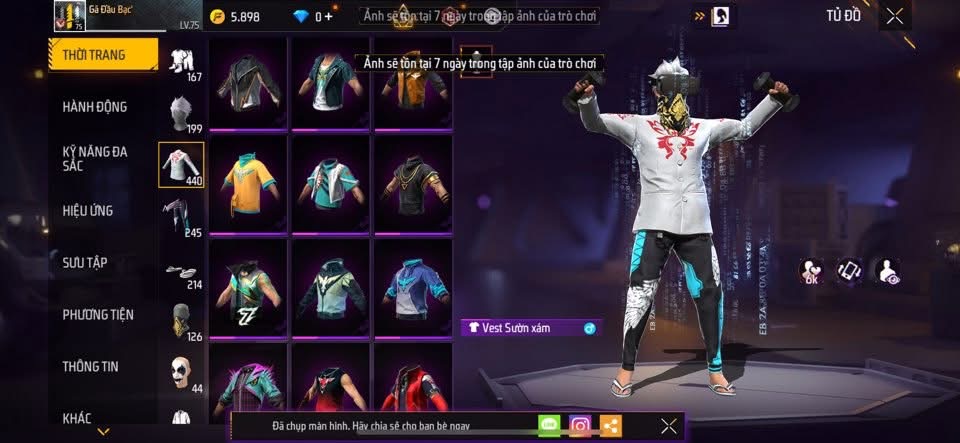
Task: Select the red hooded jacket item
Action: tap(411, 385)
